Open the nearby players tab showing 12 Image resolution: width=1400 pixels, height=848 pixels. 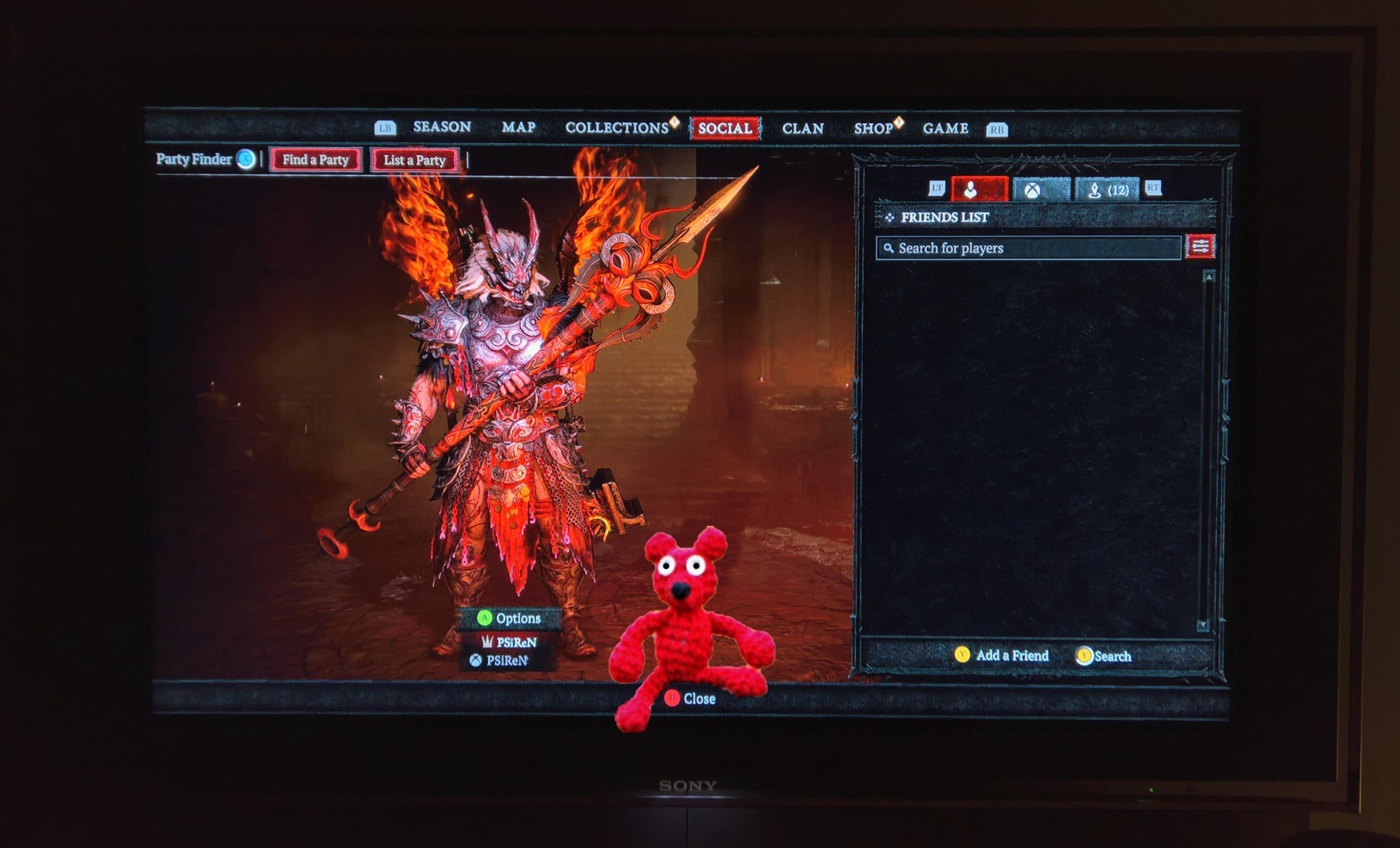pos(1108,190)
